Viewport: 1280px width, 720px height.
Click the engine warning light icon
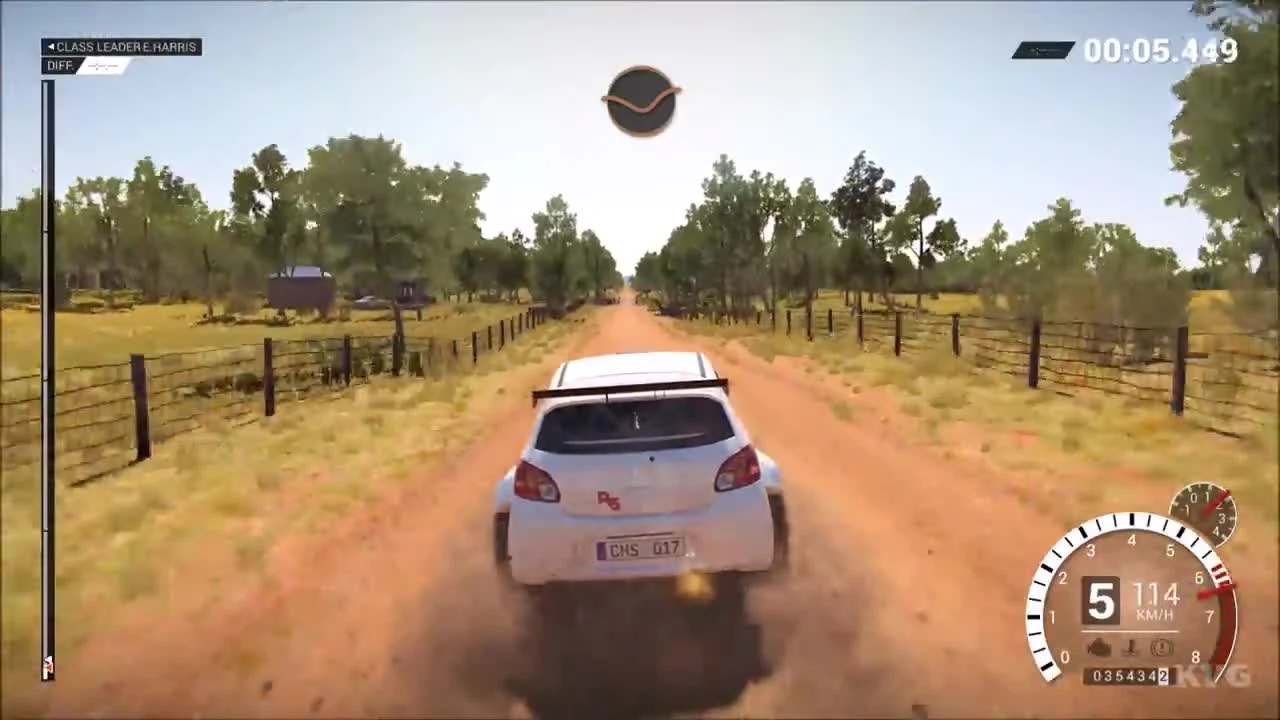coord(1098,648)
